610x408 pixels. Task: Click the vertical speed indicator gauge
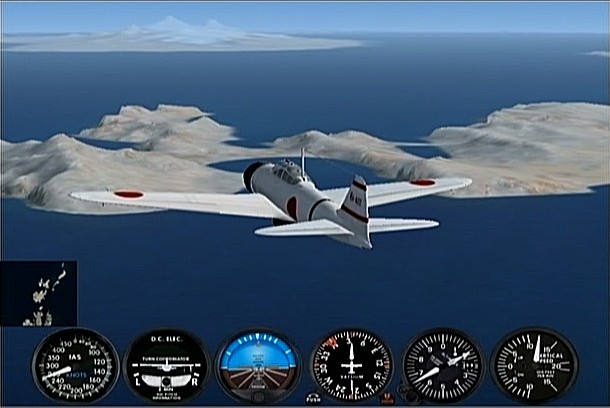[534, 365]
